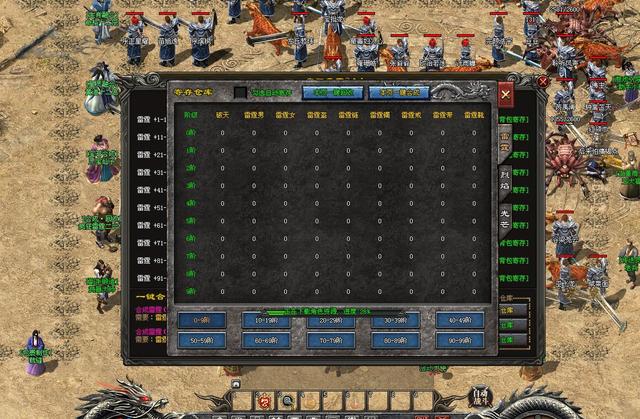Screen dimensions: 640x419
Task: Tick the auto-recycle checkbox
Action: (240, 92)
